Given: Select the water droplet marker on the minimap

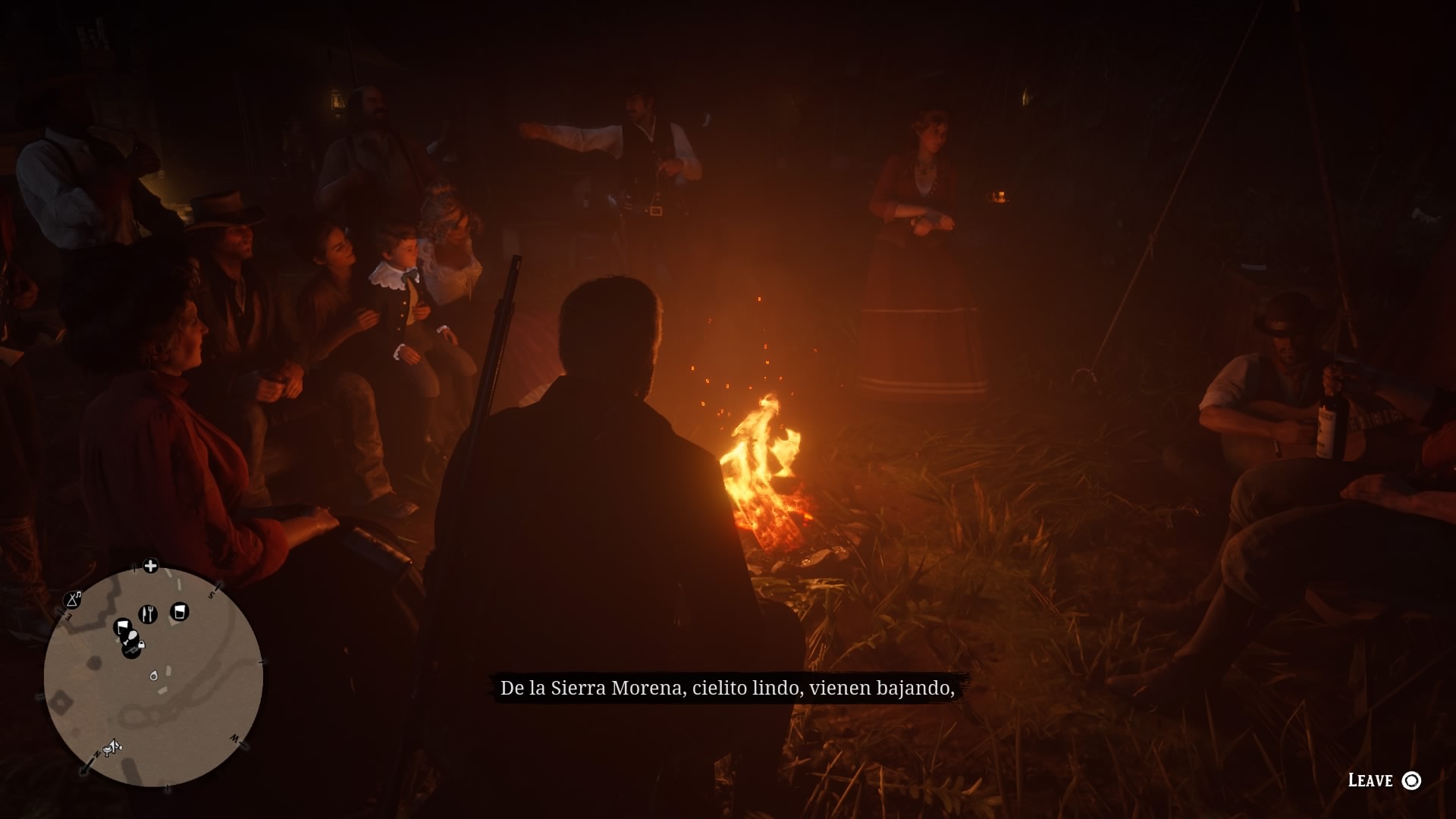Looking at the screenshot, I should (154, 676).
